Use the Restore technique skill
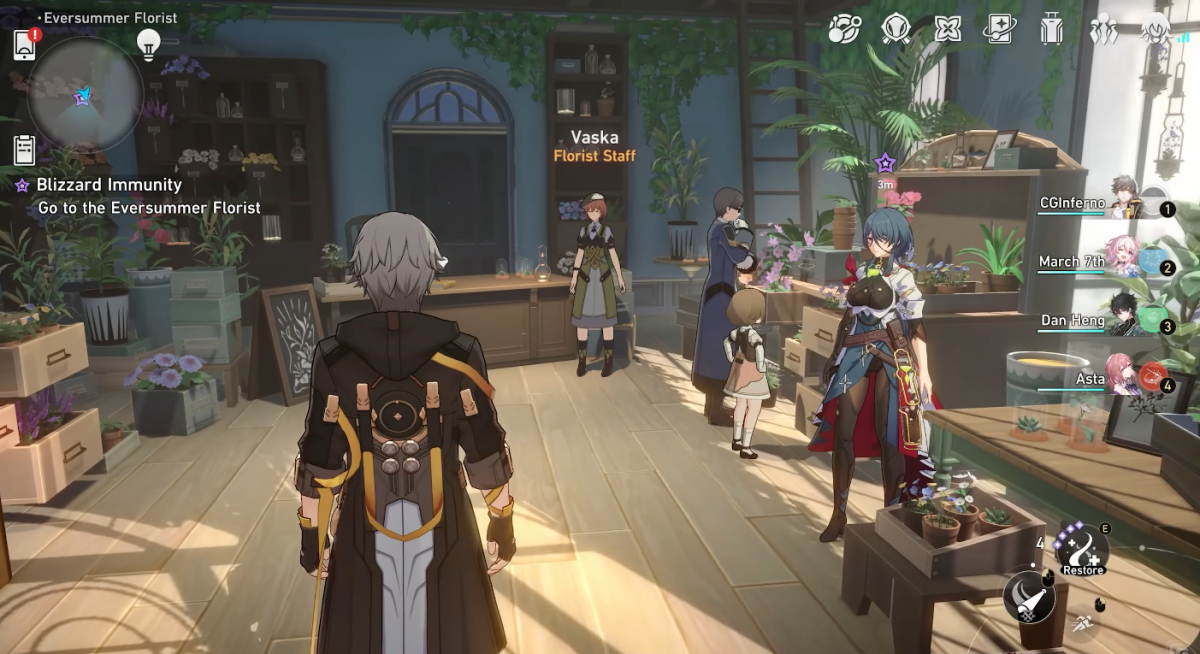The image size is (1200, 654). click(x=1081, y=548)
